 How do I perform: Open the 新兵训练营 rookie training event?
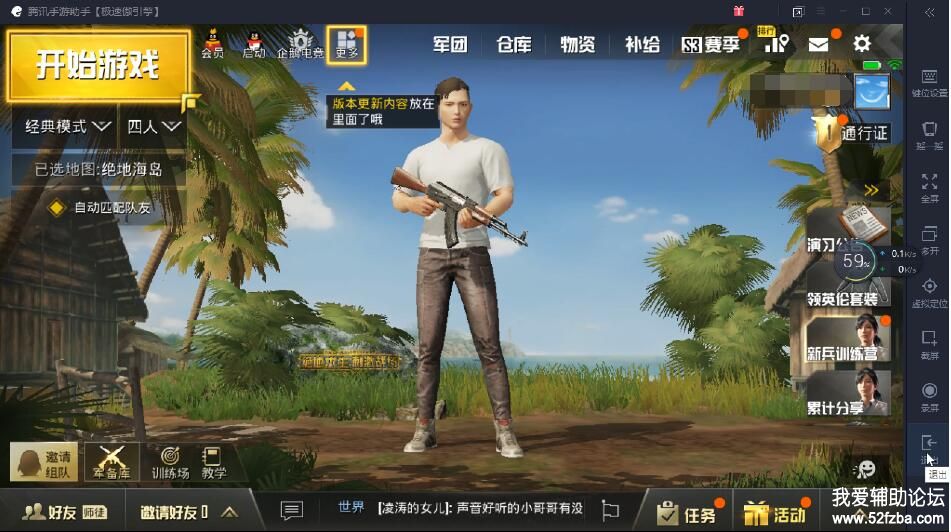click(x=847, y=340)
